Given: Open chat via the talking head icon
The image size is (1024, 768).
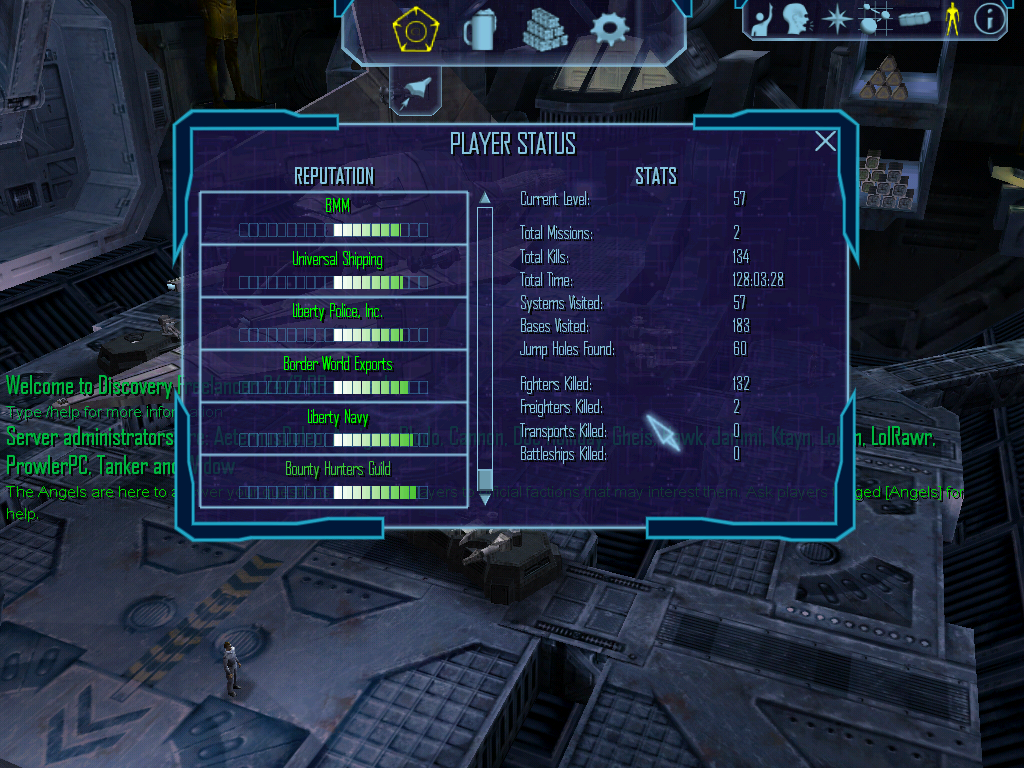Looking at the screenshot, I should pos(797,19).
